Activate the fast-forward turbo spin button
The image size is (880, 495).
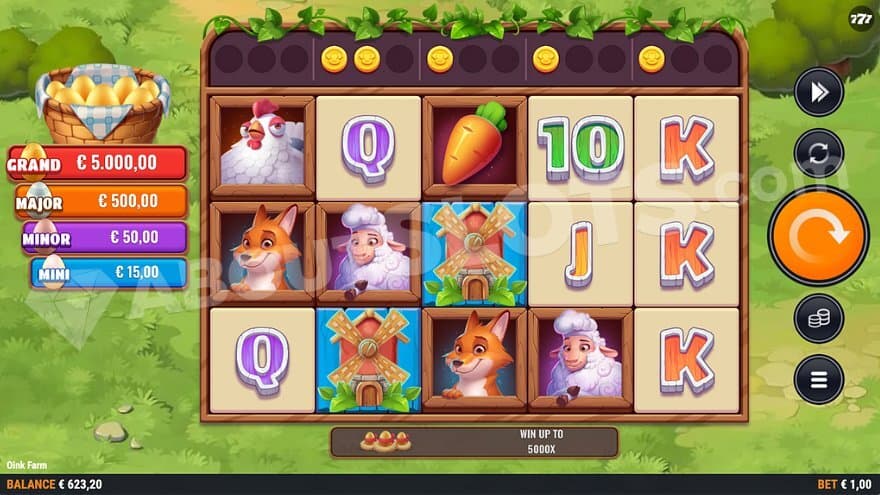click(x=818, y=93)
